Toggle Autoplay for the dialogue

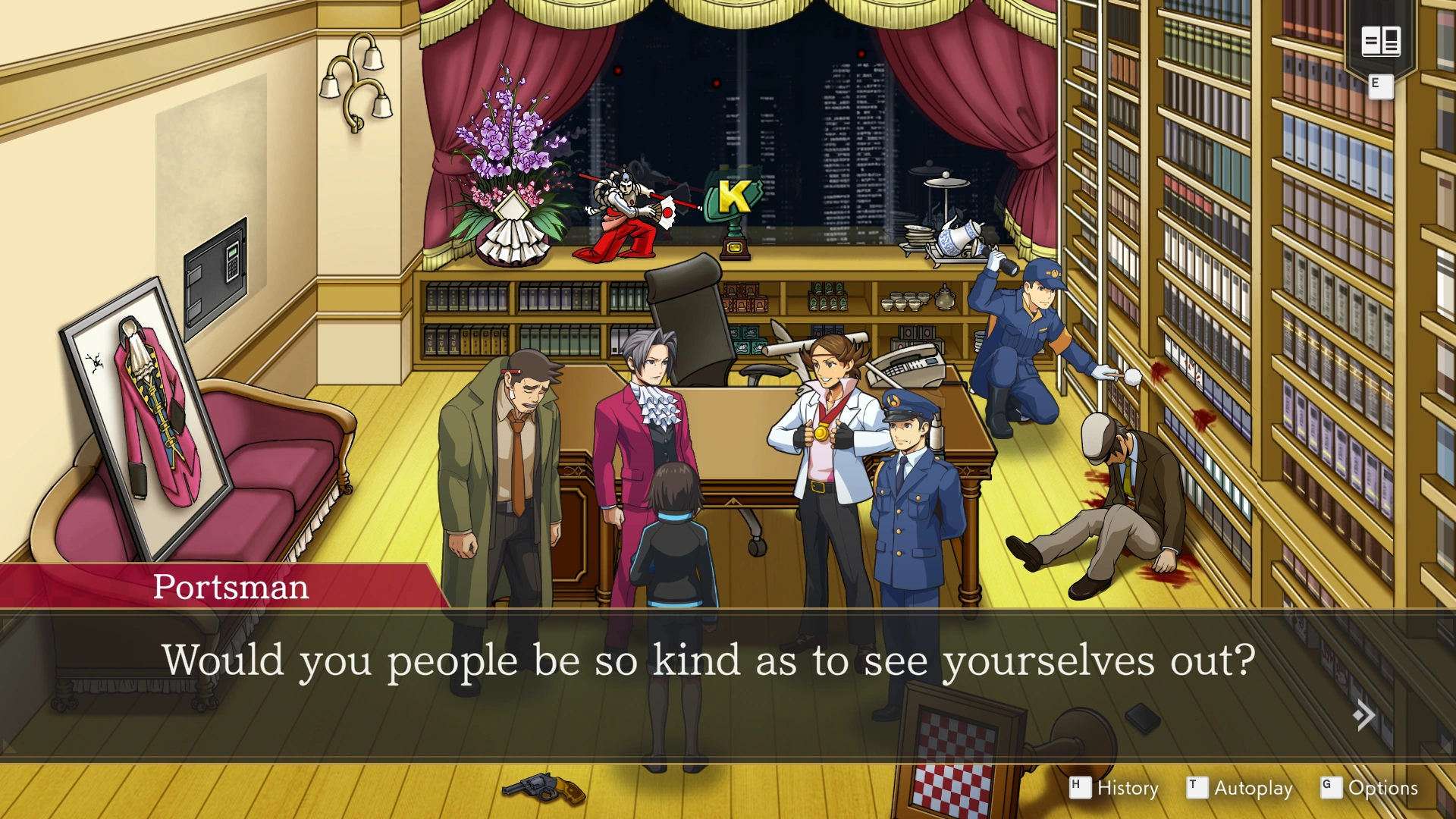[x=1241, y=788]
